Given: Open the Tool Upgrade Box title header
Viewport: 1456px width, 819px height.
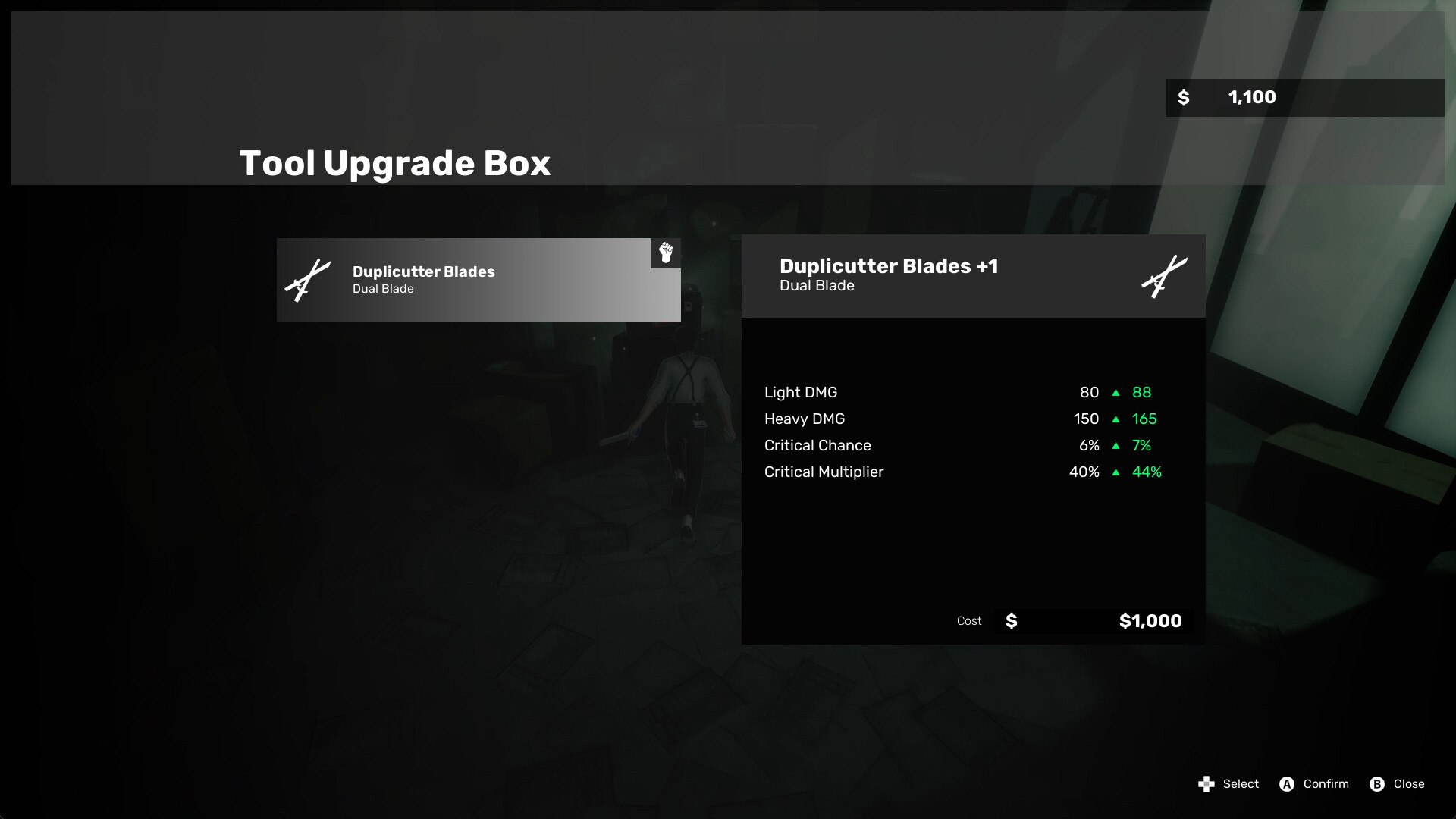Looking at the screenshot, I should click(x=394, y=162).
